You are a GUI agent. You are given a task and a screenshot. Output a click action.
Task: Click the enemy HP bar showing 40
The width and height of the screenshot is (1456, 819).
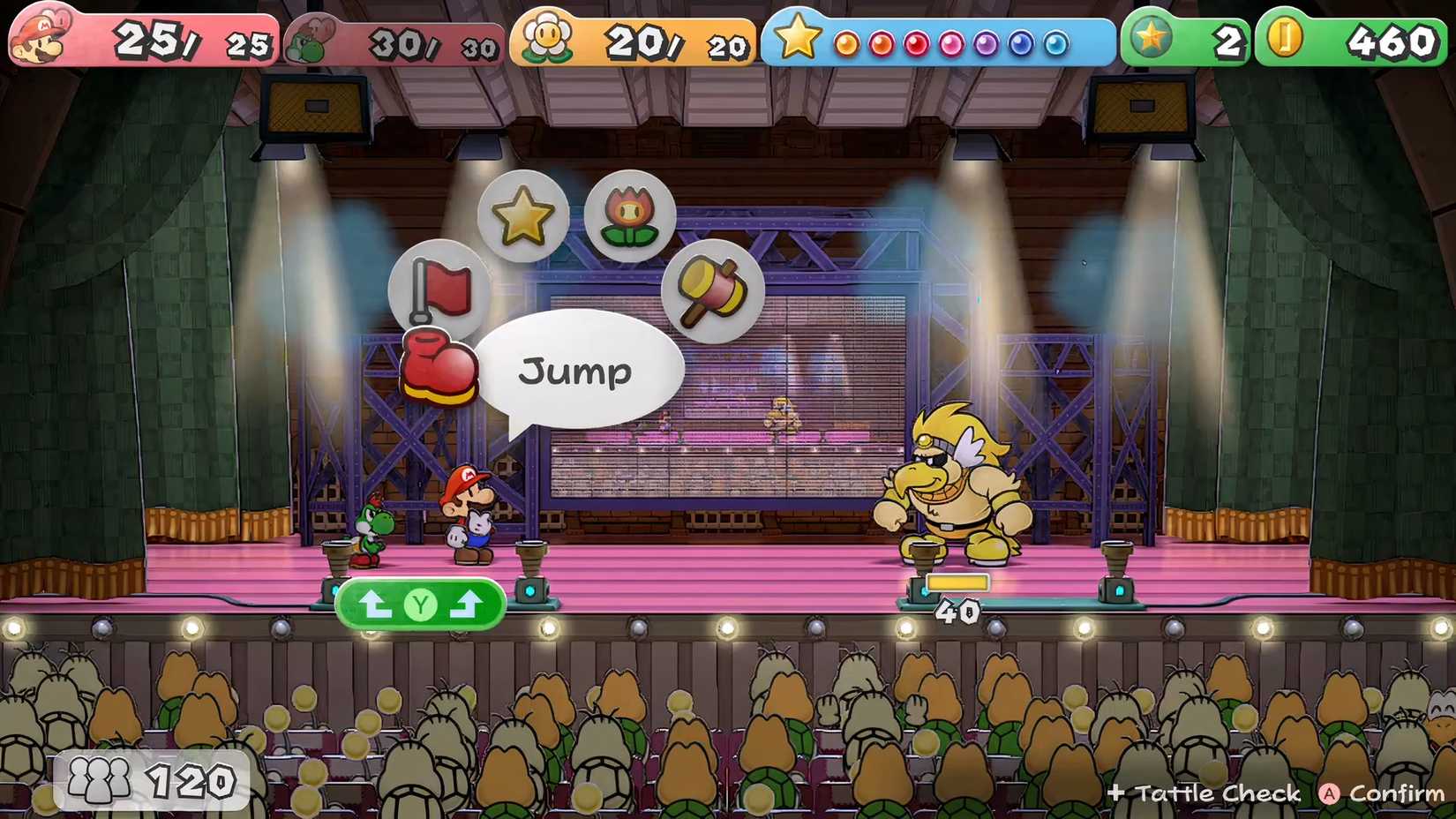[x=956, y=584]
